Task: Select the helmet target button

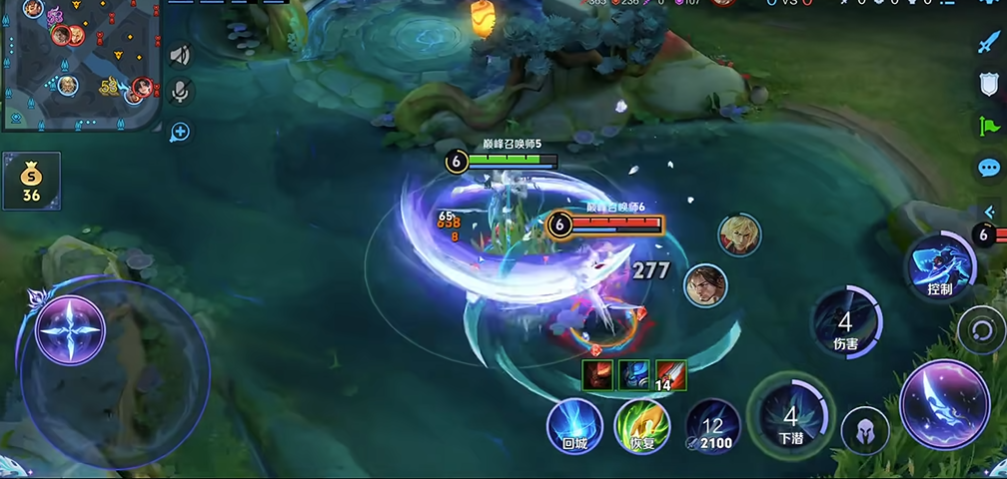Action: point(865,431)
